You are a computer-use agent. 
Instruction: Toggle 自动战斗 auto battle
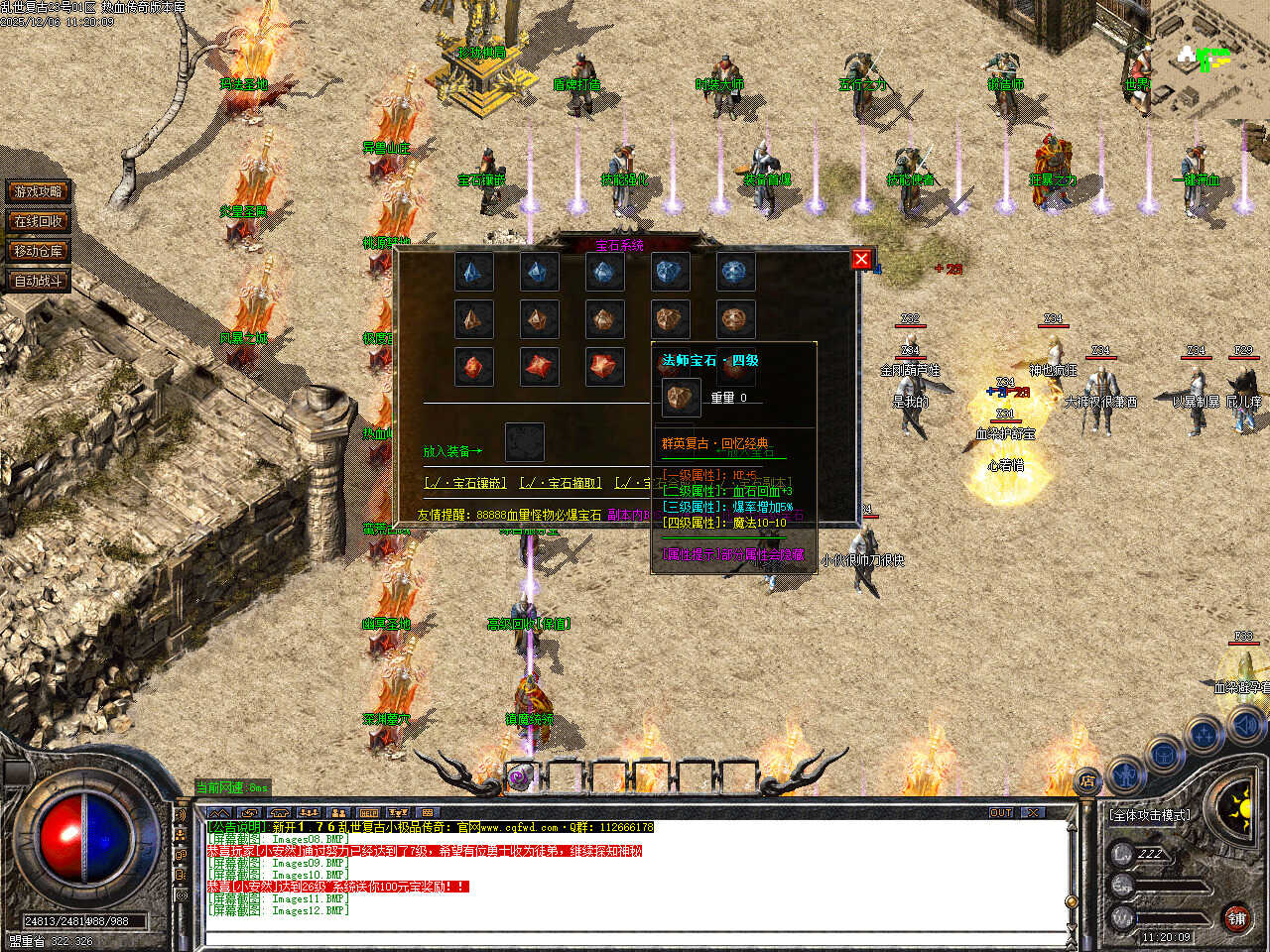tap(39, 281)
